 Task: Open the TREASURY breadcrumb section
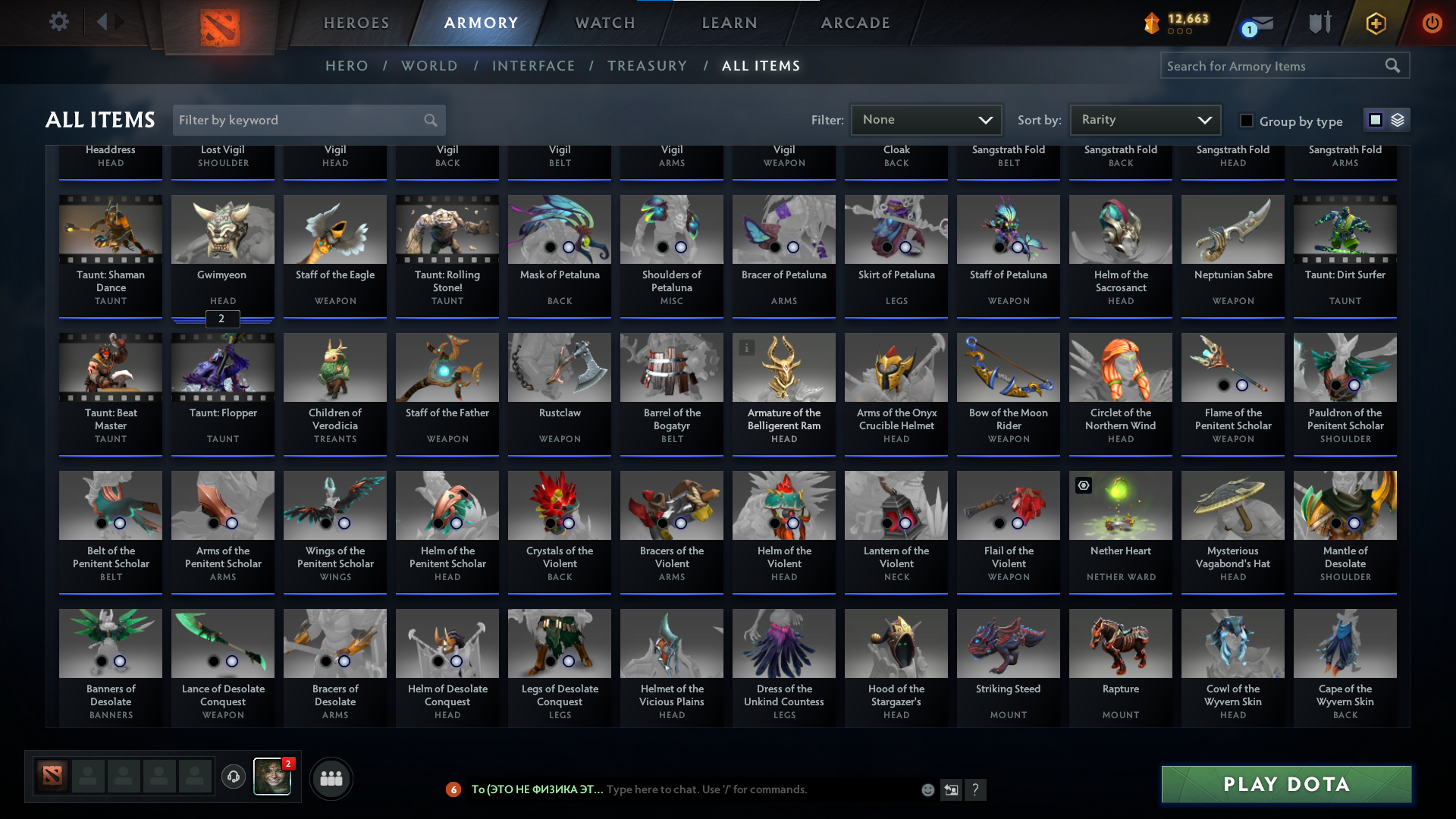tap(647, 65)
